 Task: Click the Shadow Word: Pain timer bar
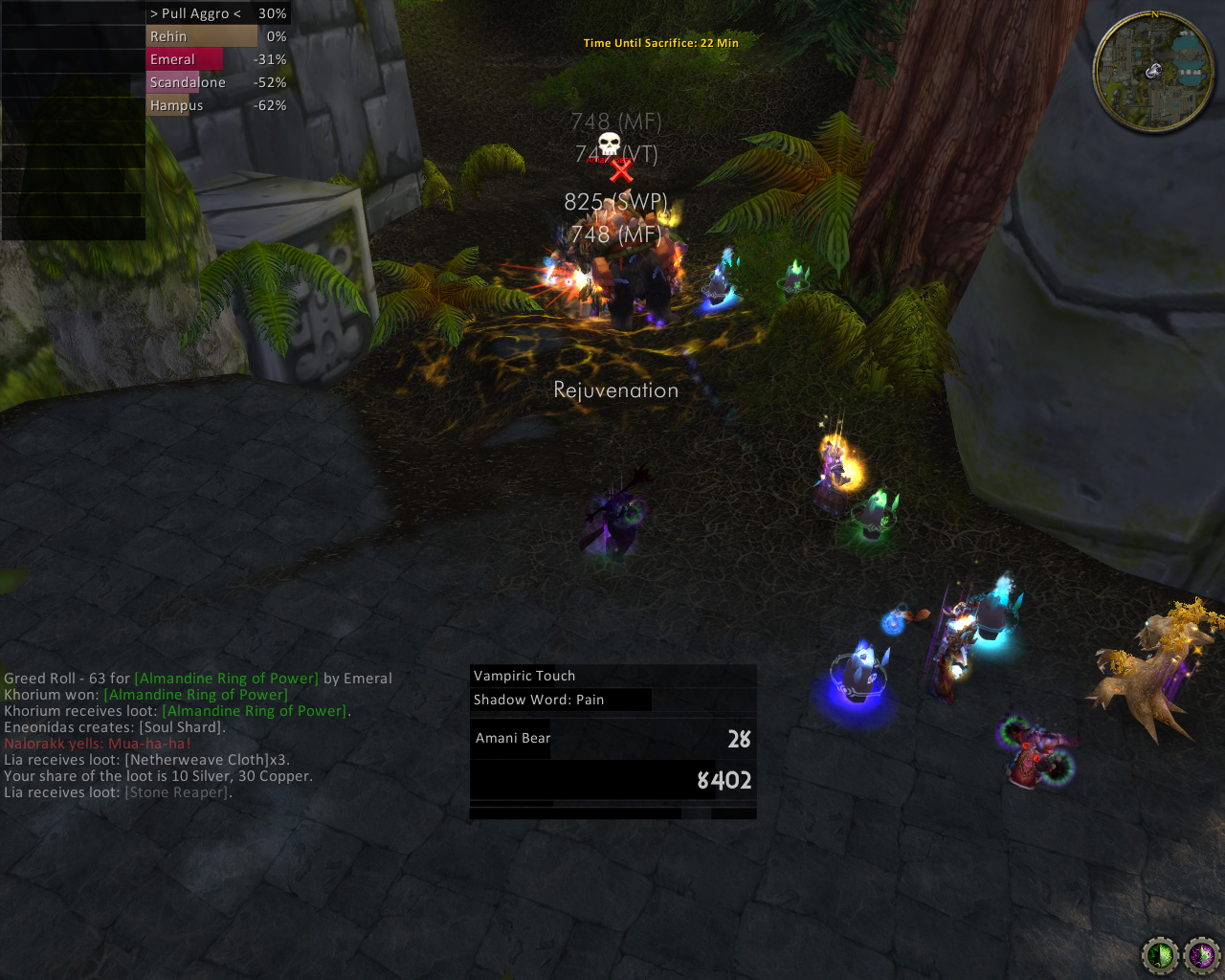562,700
